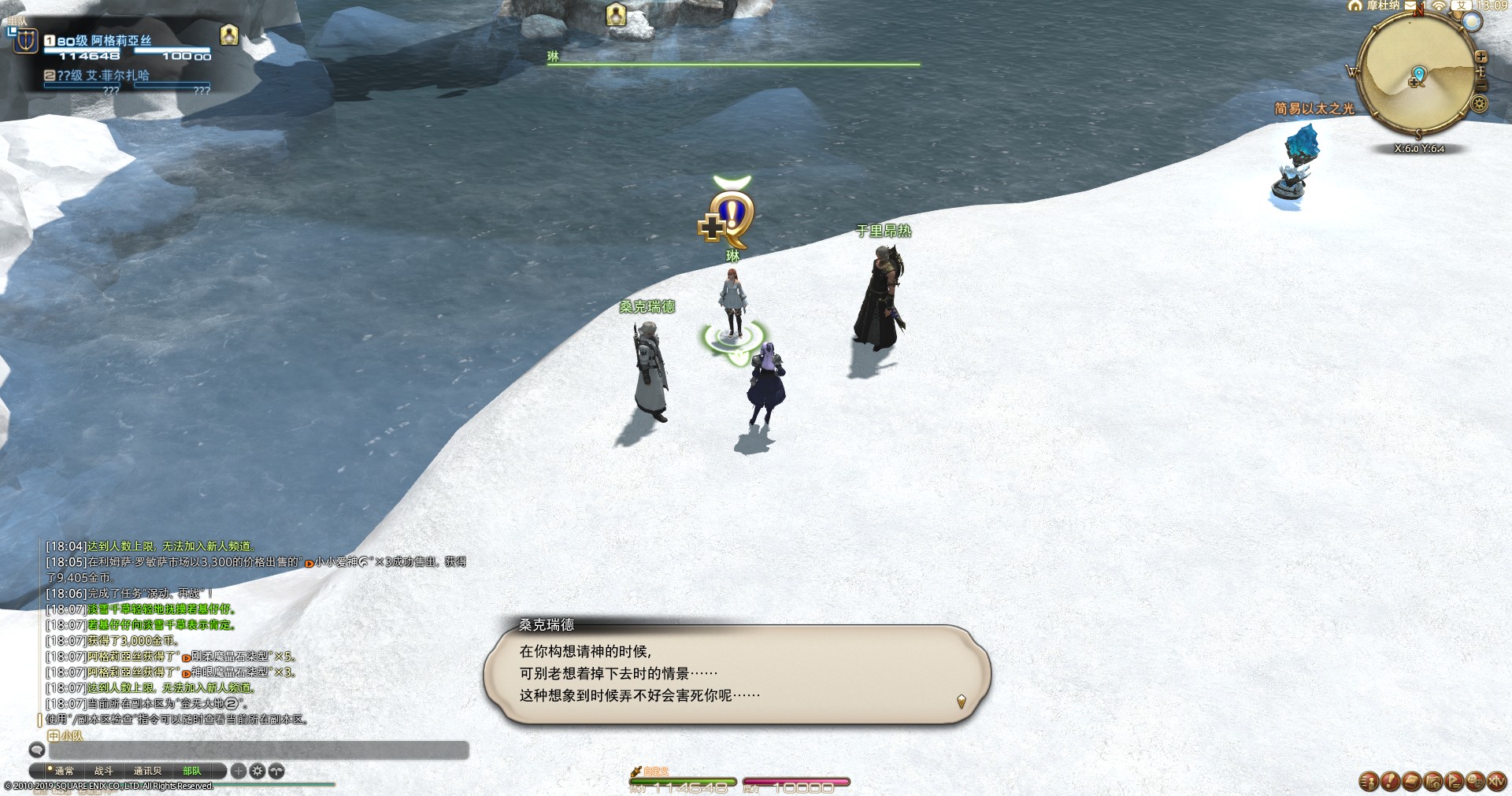The image size is (1512, 796).
Task: Open the duty exclamation-mark menu
Action: (x=1391, y=782)
